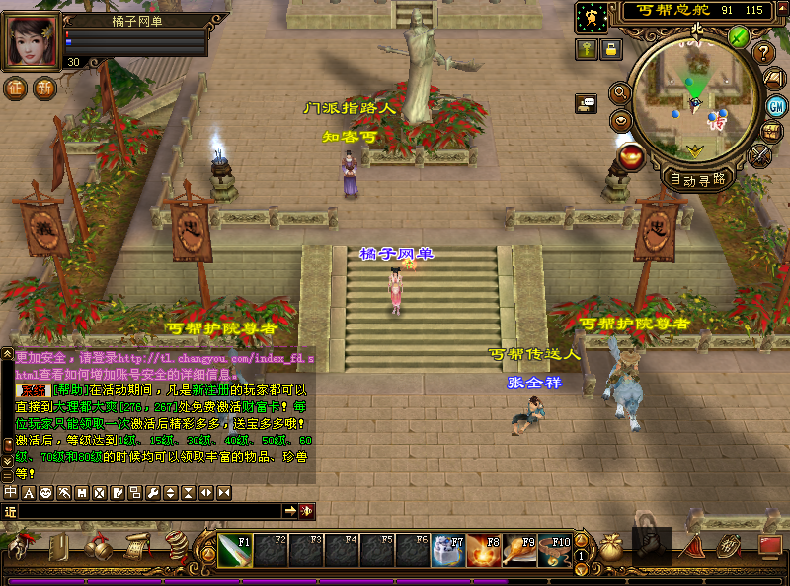The width and height of the screenshot is (790, 586).
Task: Click the yellow padlock icon
Action: (x=609, y=47)
